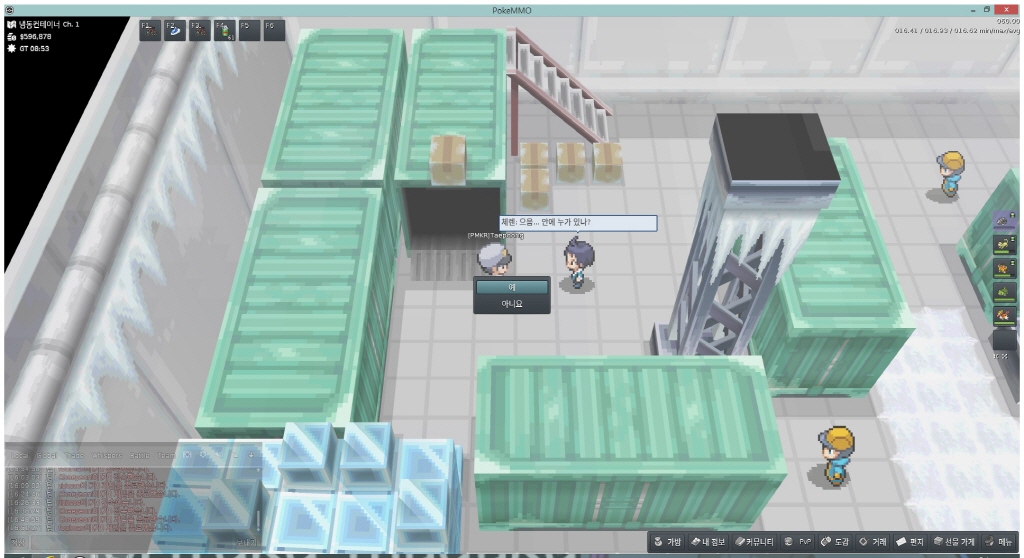Screen dimensions: 1024x558
Task: Use the F4 green item hotkey slot
Action: click(223, 30)
